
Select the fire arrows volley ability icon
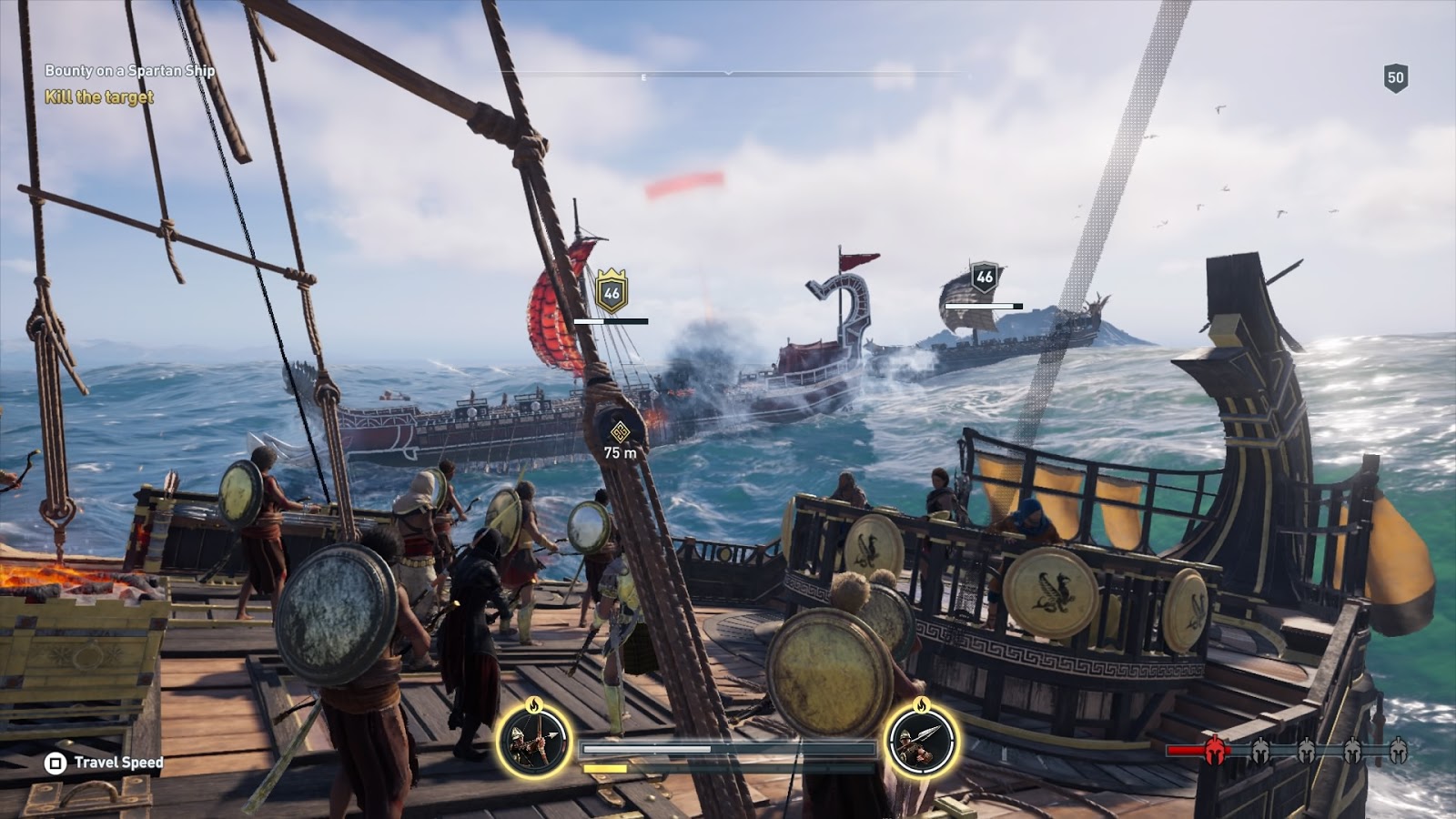(x=534, y=739)
